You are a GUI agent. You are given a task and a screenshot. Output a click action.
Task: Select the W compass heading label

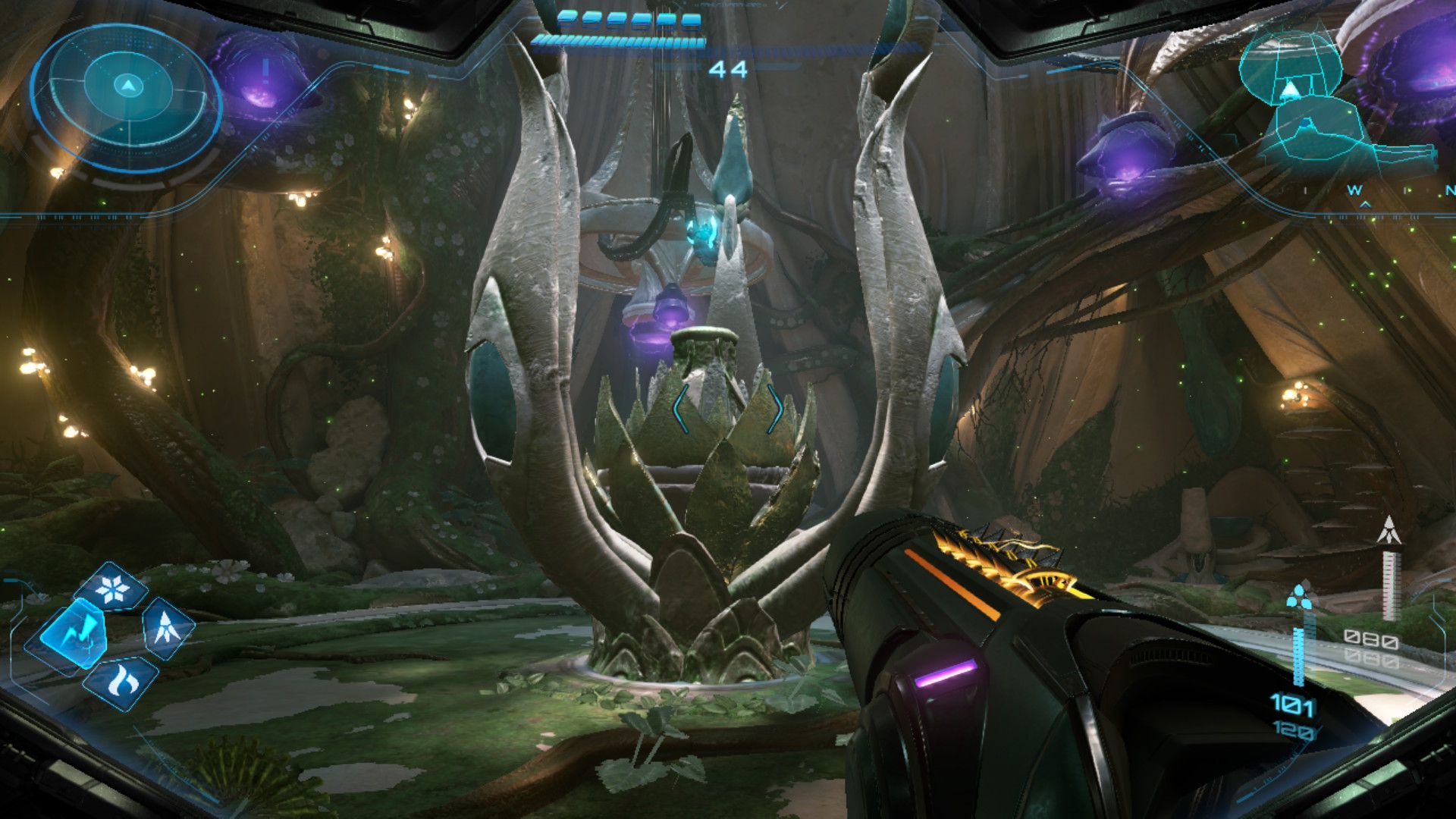[x=1354, y=190]
